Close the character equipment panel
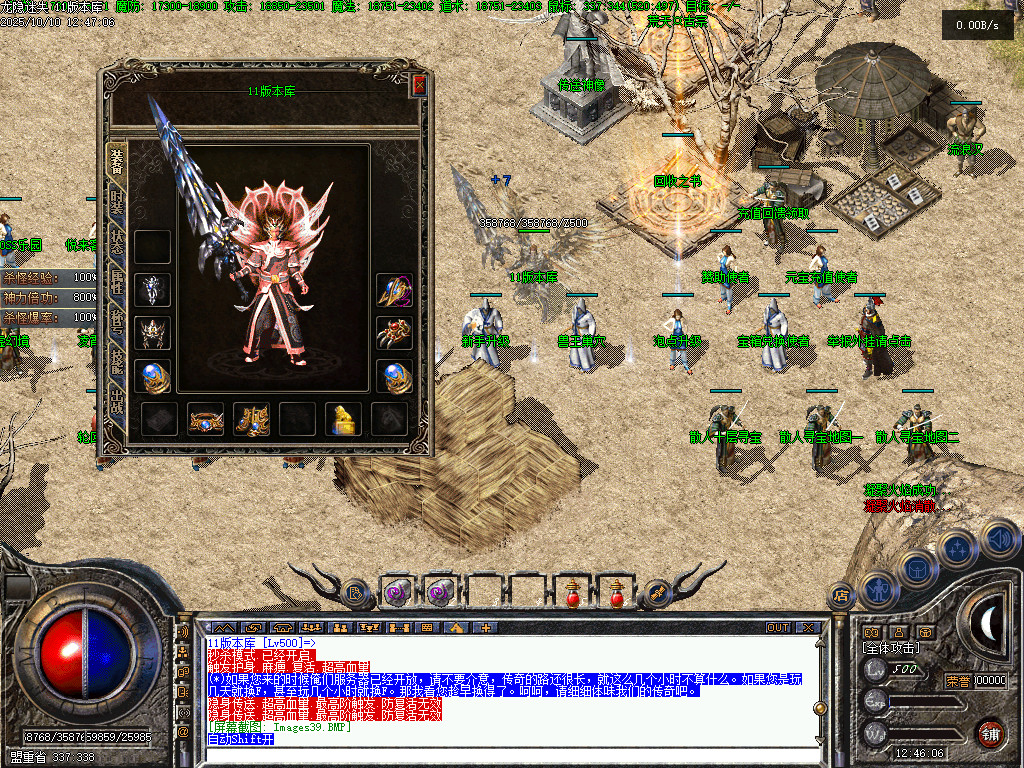The height and width of the screenshot is (768, 1024). 419,87
